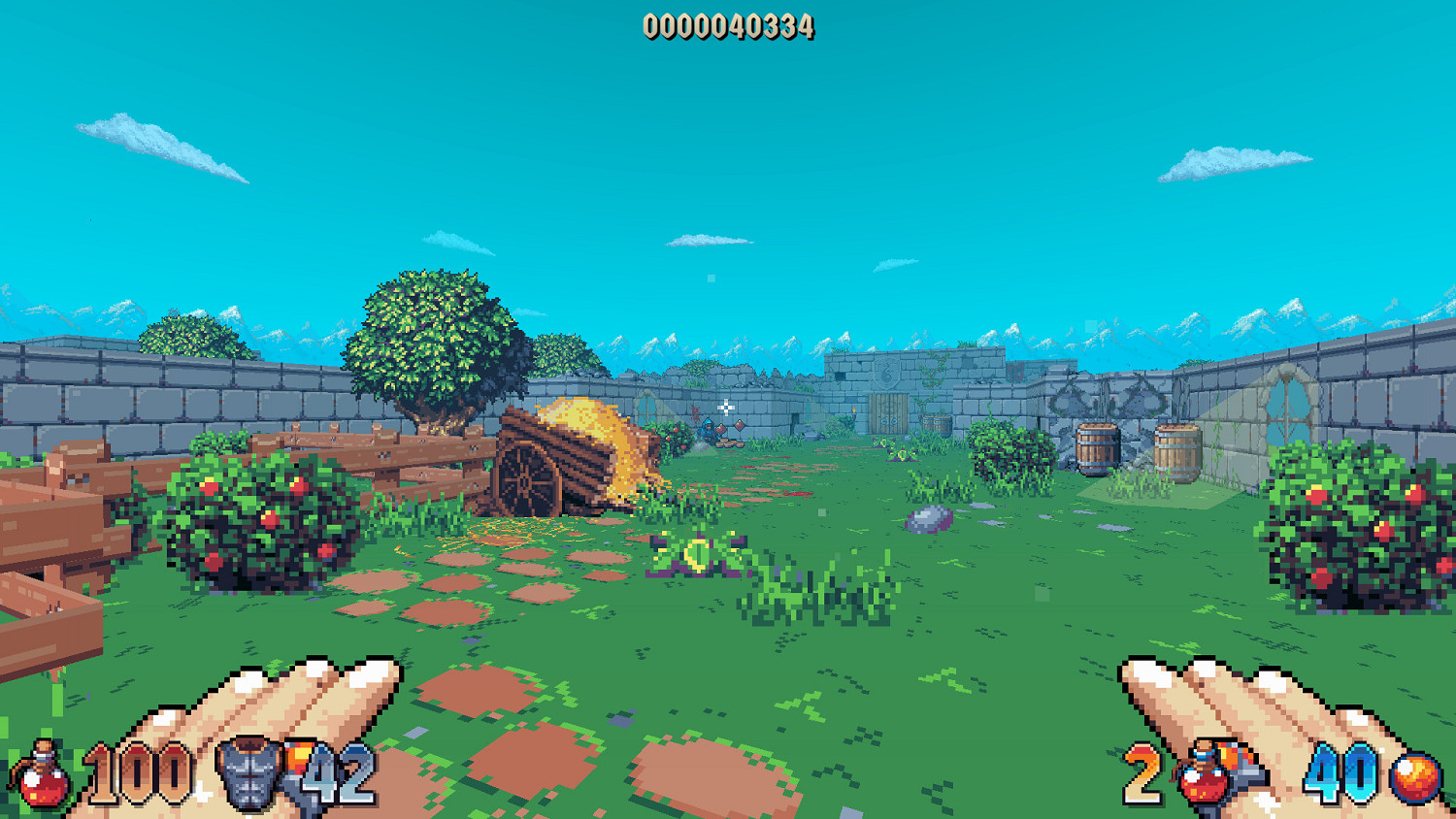The image size is (1456, 819).
Task: Click the score counter at the top
Action: (728, 27)
